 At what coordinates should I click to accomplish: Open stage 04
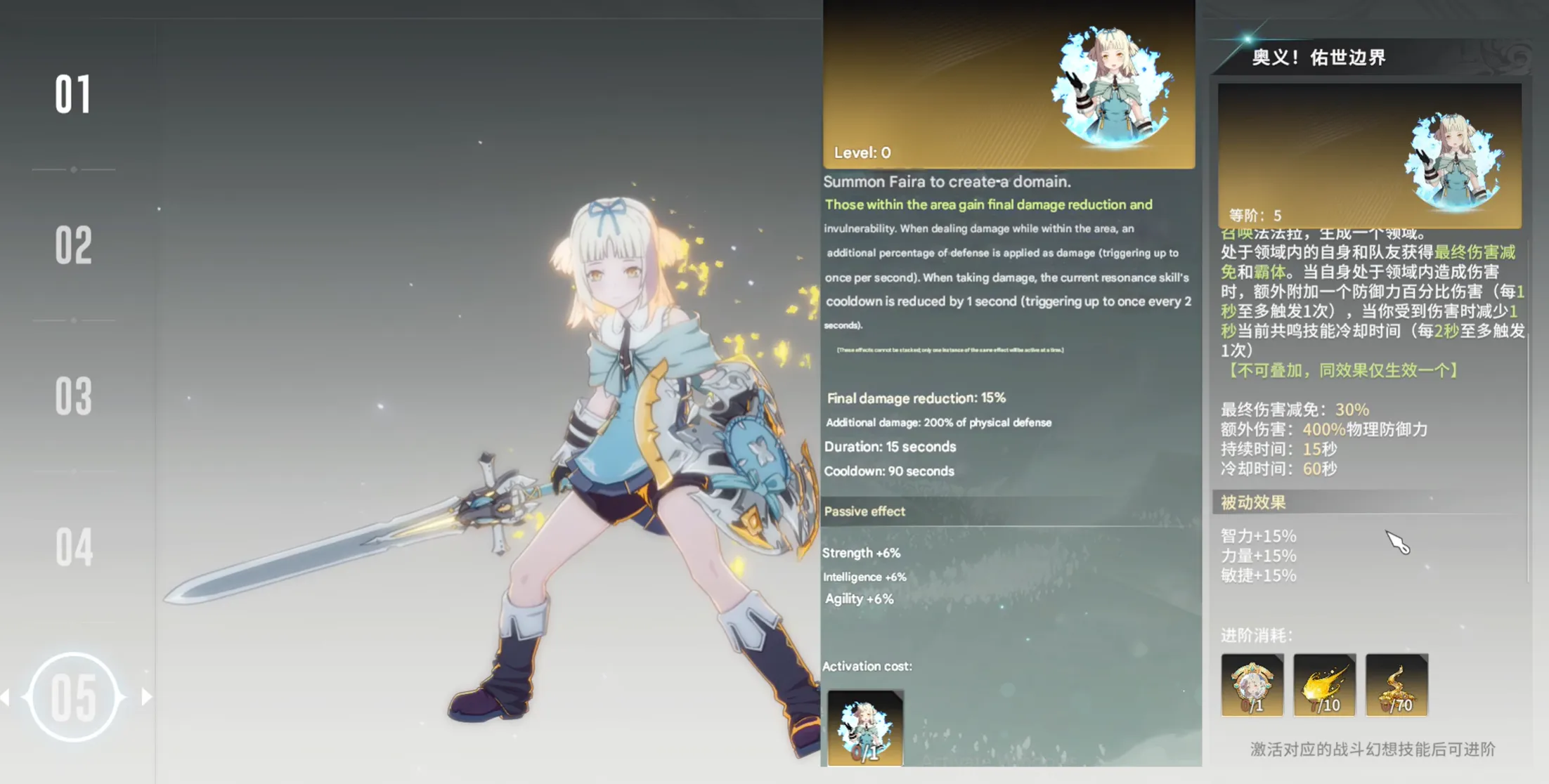pyautogui.click(x=73, y=547)
